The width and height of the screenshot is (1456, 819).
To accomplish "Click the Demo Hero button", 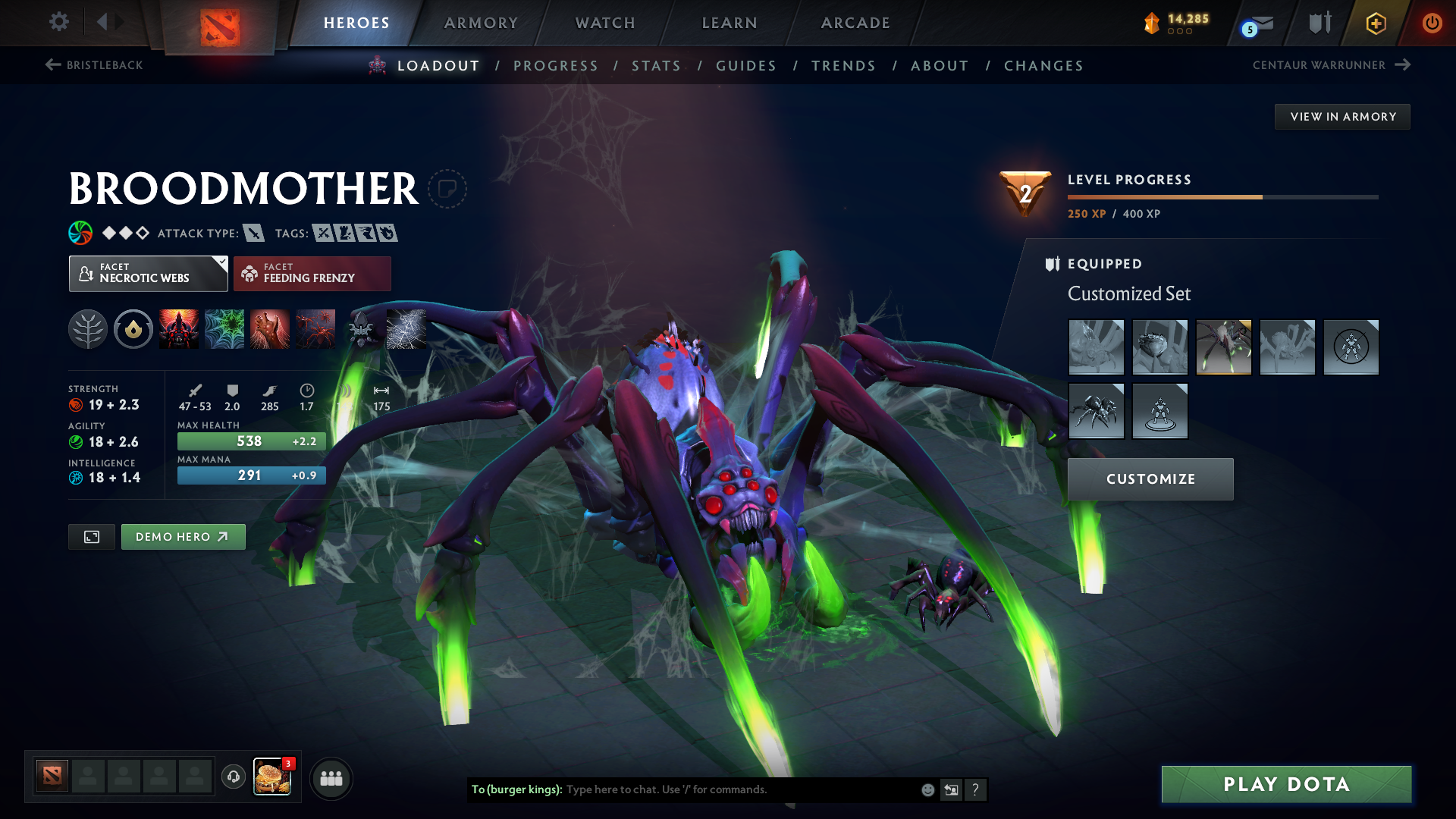I will pyautogui.click(x=183, y=536).
